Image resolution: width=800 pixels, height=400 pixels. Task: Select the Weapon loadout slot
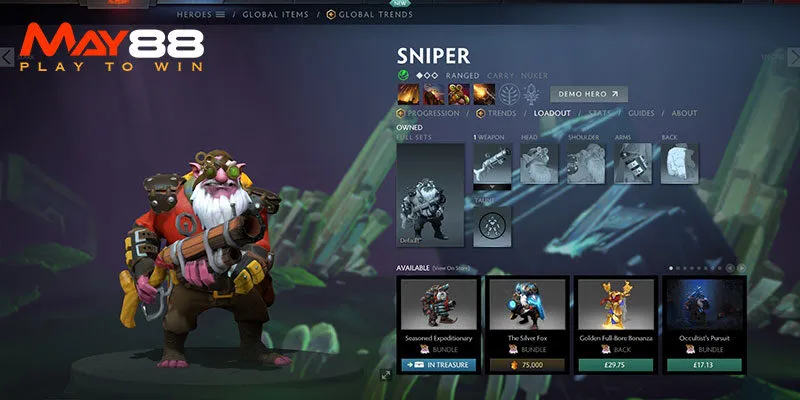[492, 163]
